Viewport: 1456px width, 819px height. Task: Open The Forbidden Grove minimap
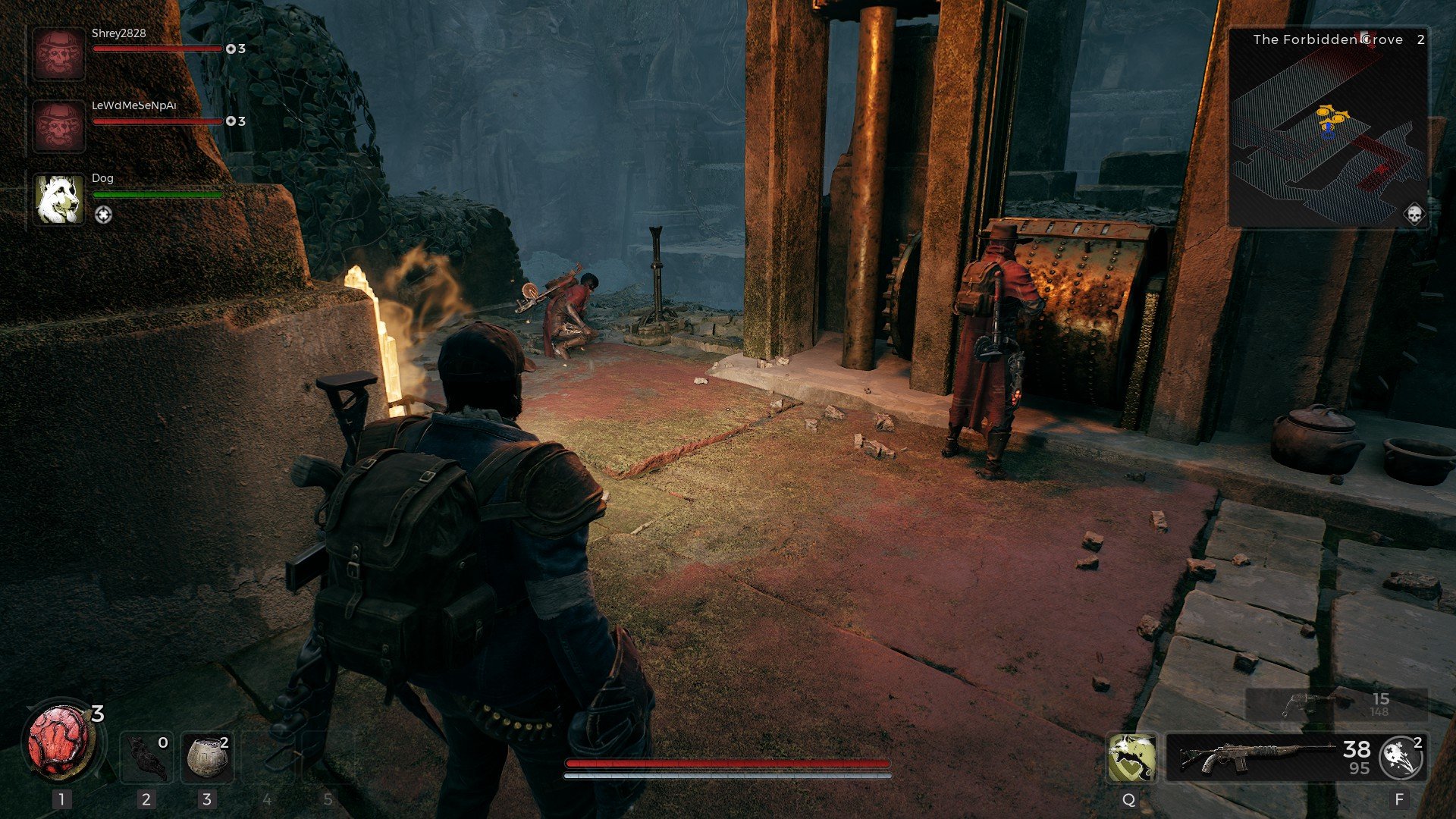1328,127
